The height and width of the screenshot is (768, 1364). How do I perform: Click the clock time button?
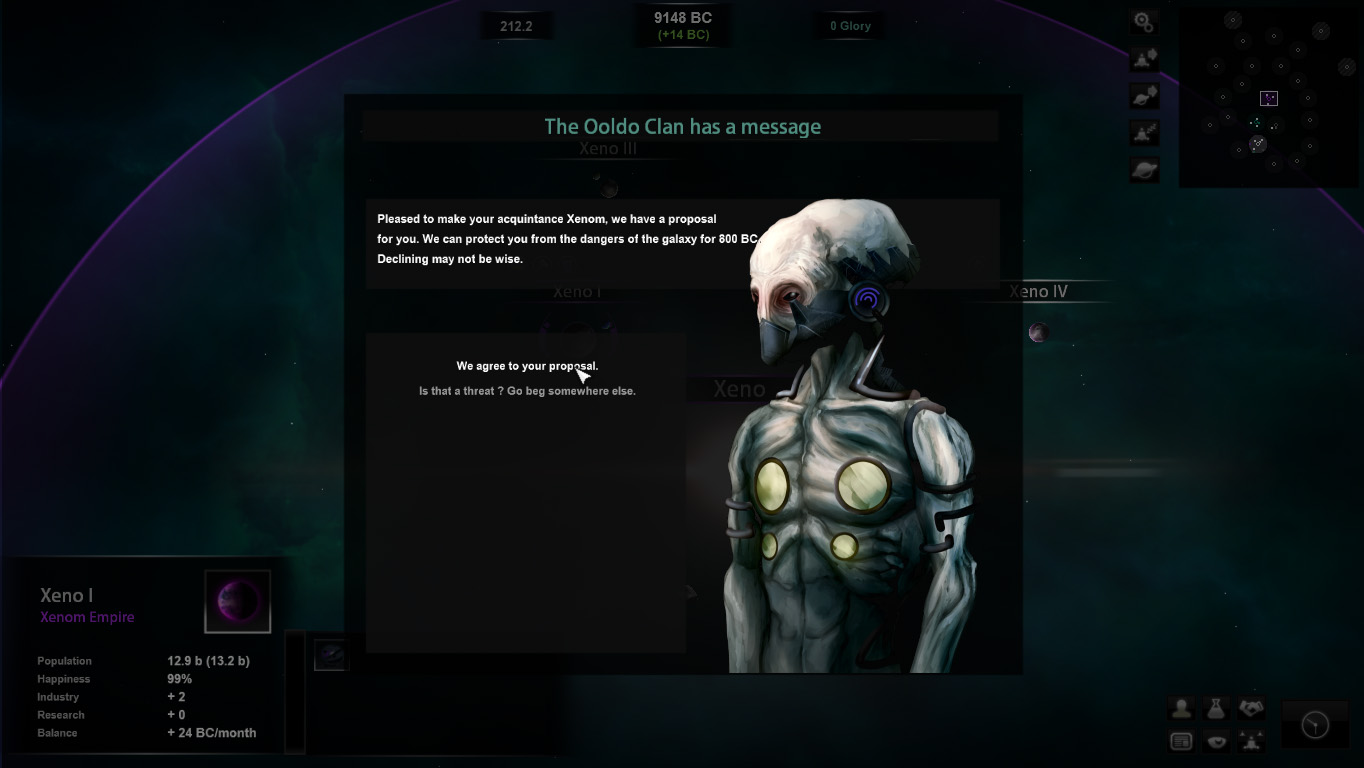pyautogui.click(x=1315, y=724)
